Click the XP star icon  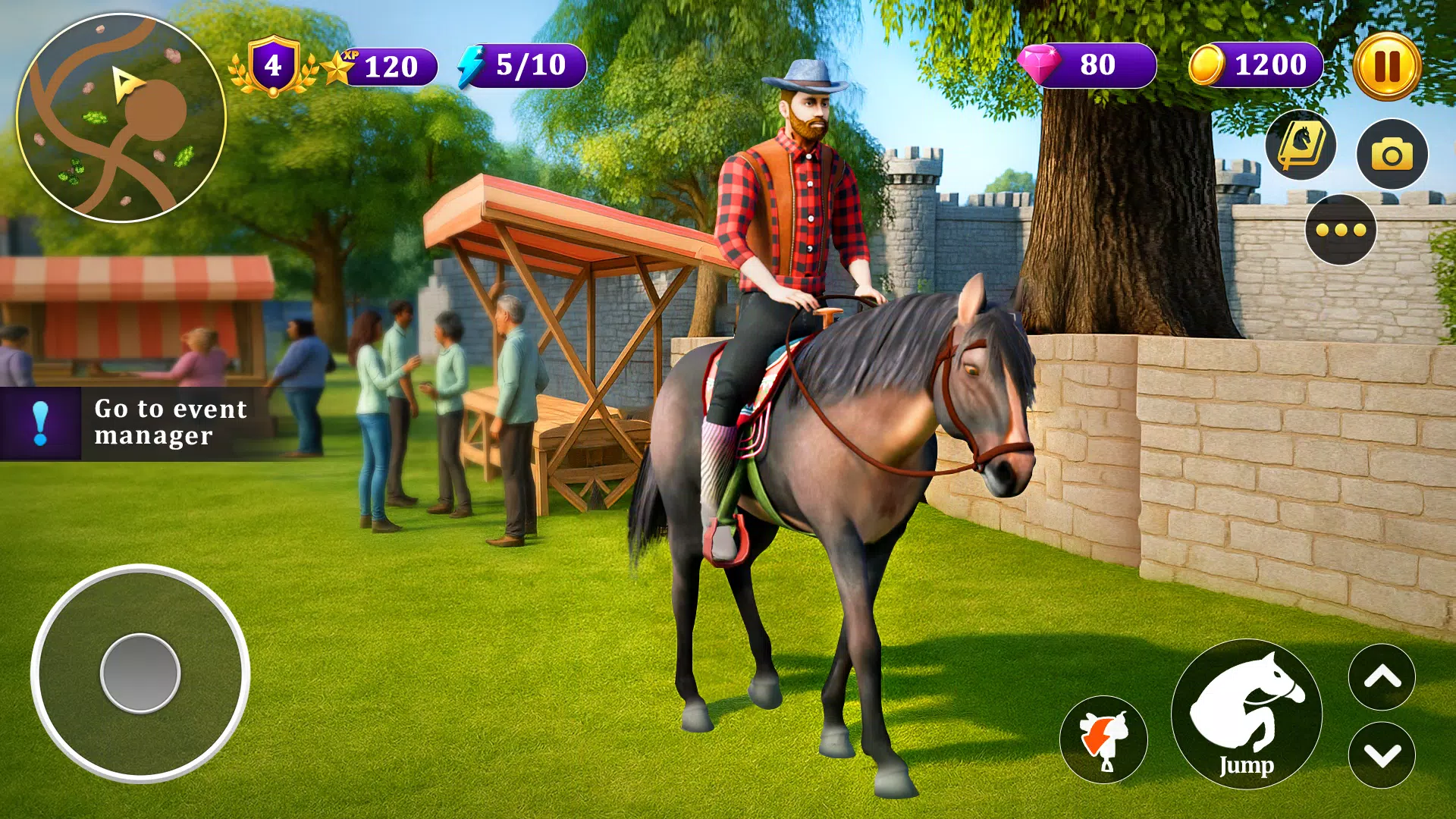(340, 64)
